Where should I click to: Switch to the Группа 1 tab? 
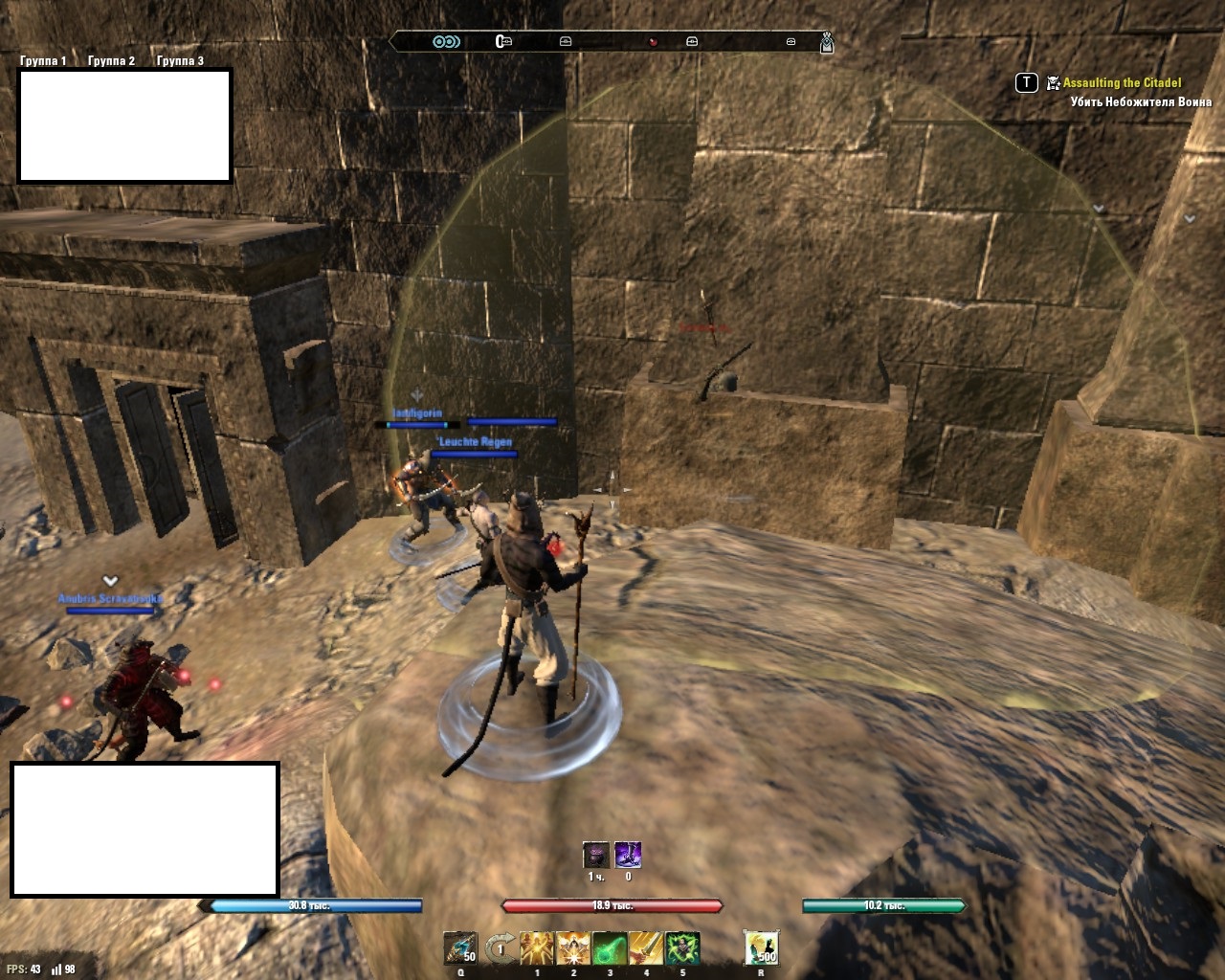43,61
